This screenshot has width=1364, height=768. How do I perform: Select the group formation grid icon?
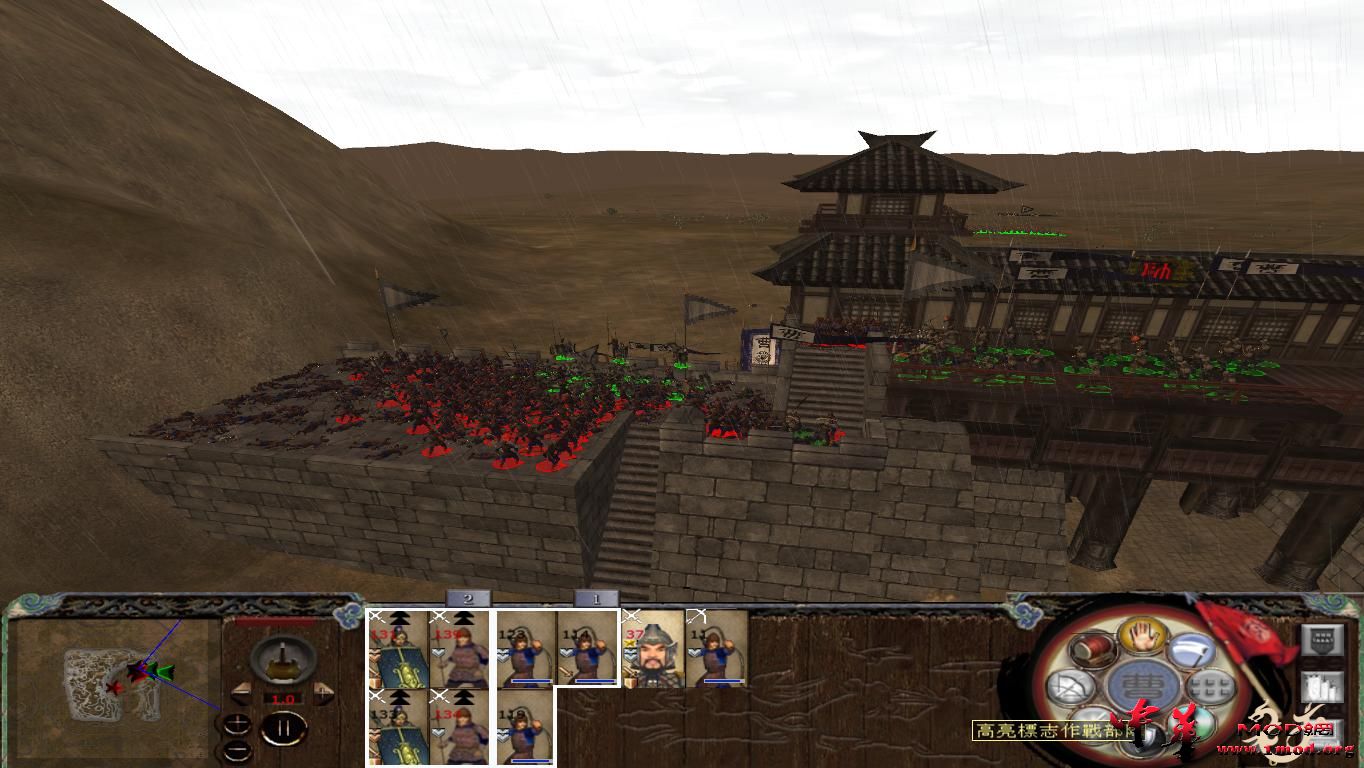point(1209,685)
